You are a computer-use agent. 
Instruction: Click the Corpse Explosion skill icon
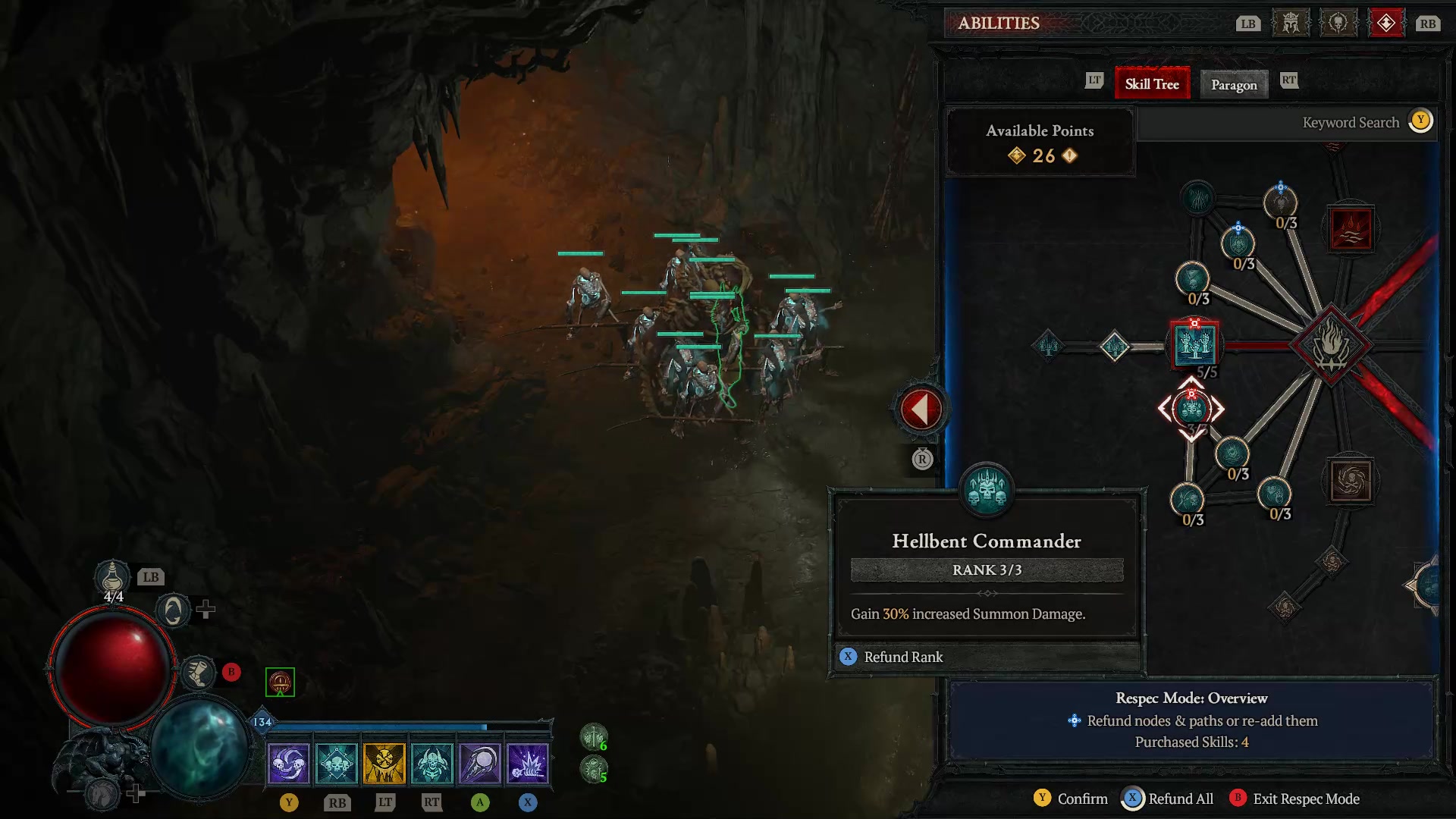click(528, 762)
